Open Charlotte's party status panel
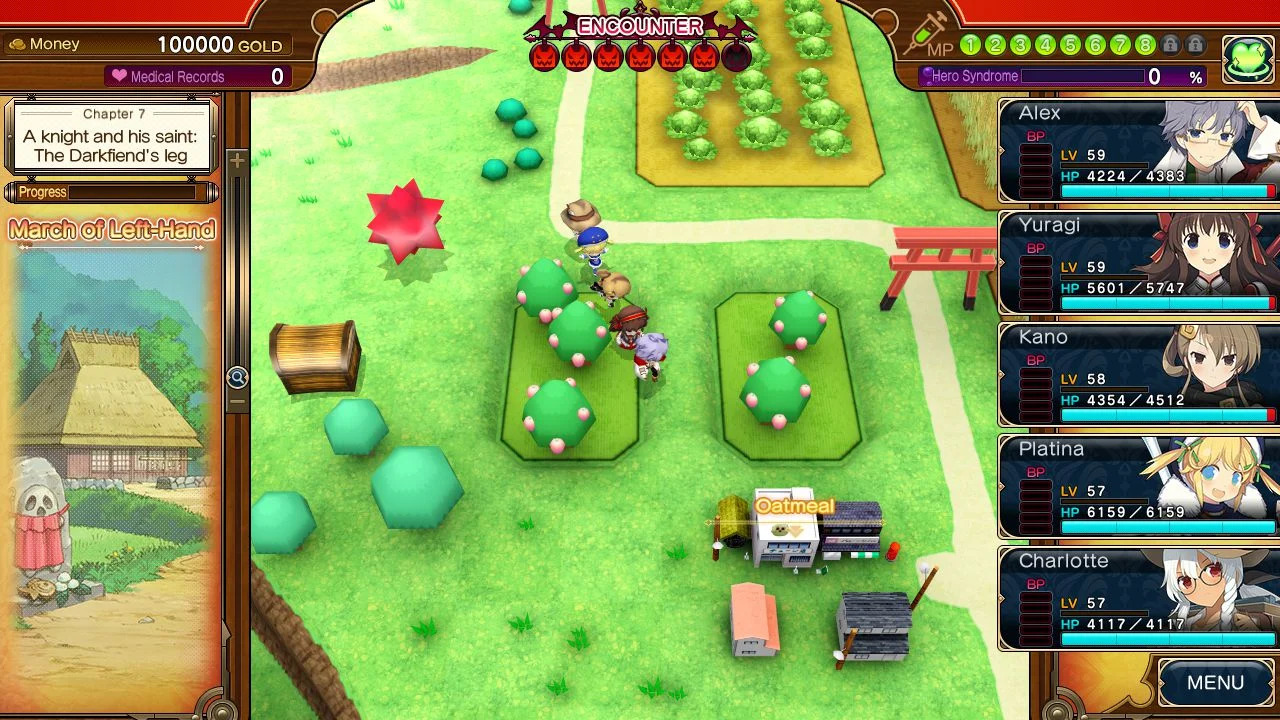1280x720 pixels. point(1138,599)
